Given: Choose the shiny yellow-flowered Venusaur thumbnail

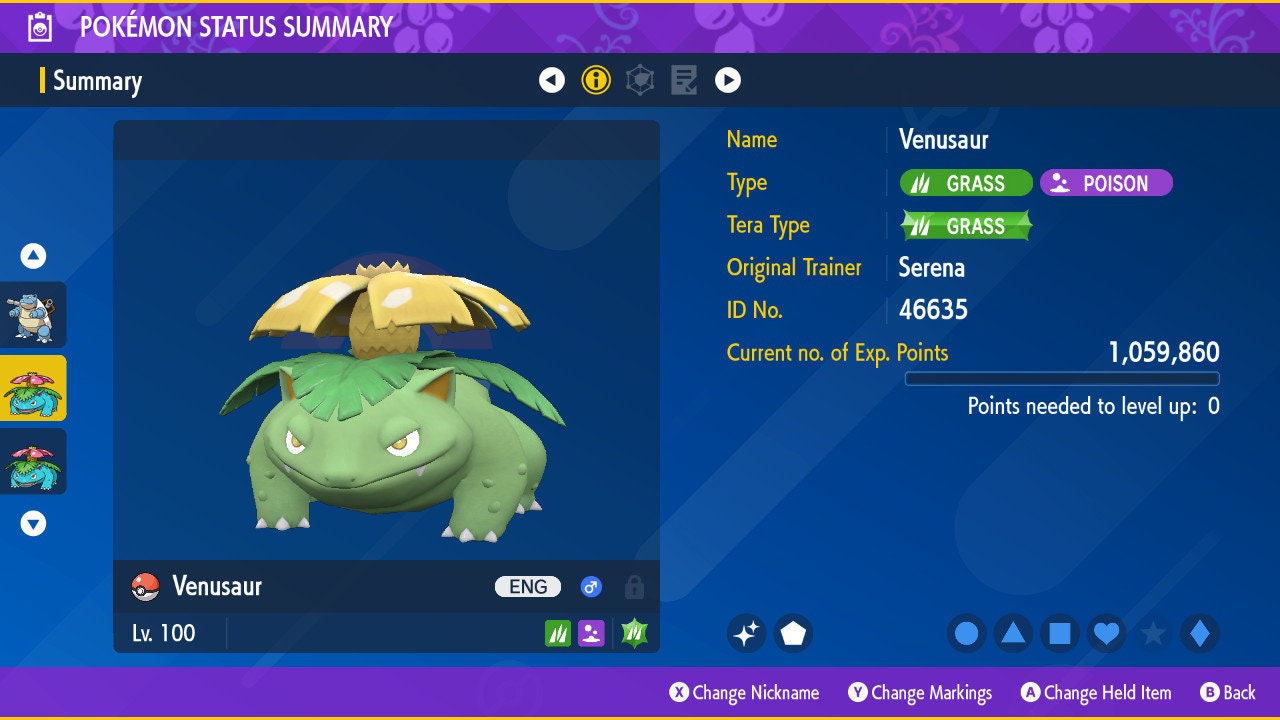Looking at the screenshot, I should (x=33, y=388).
